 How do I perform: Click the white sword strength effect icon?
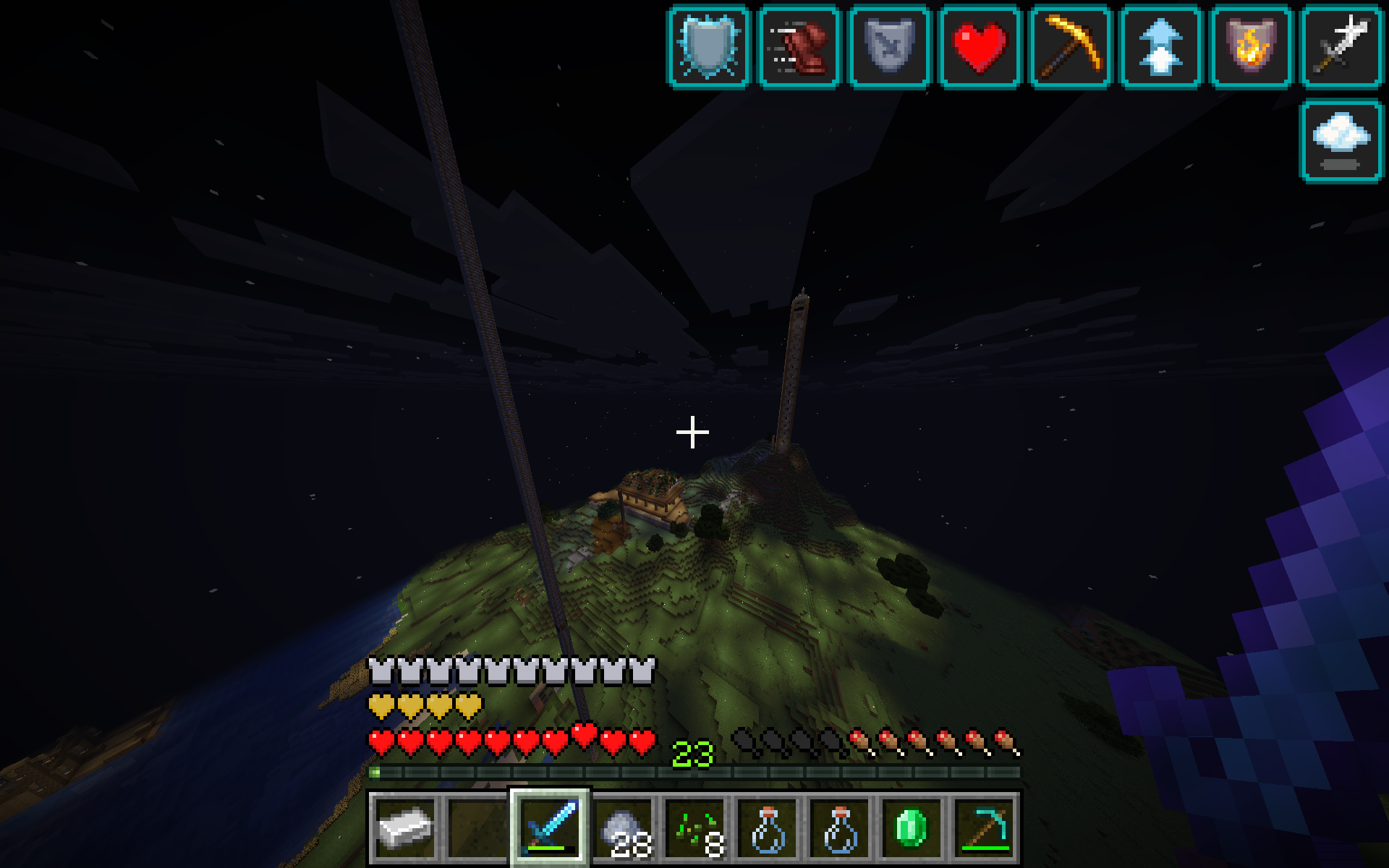1341,47
